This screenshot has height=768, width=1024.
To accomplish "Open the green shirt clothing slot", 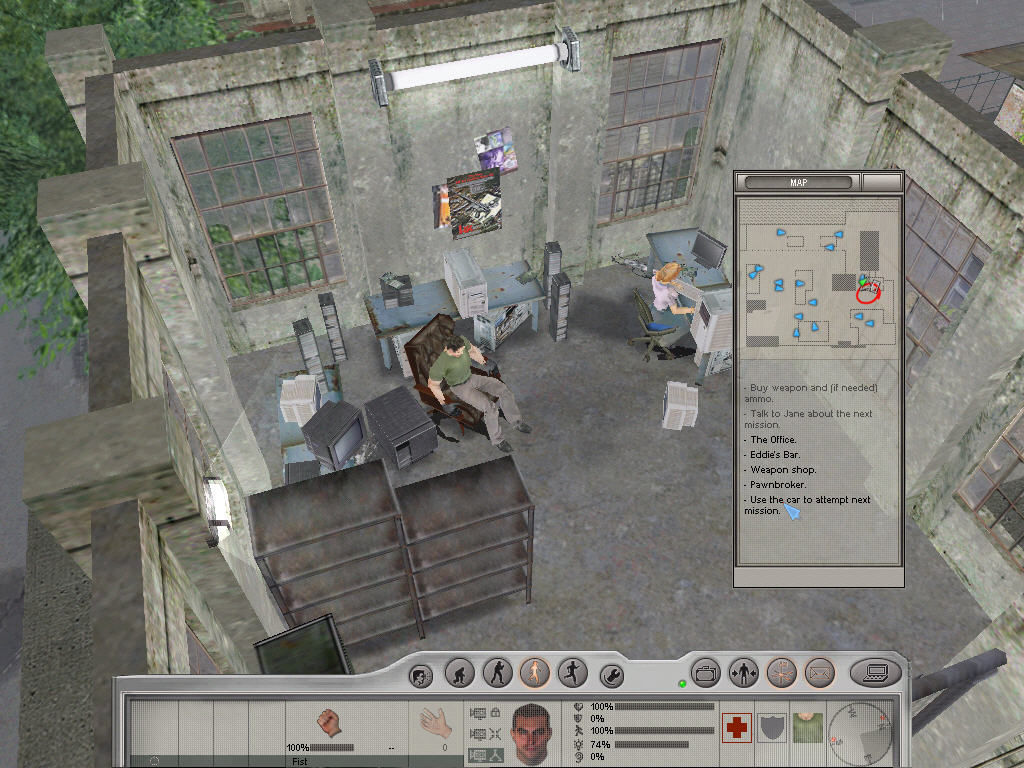I will click(806, 727).
